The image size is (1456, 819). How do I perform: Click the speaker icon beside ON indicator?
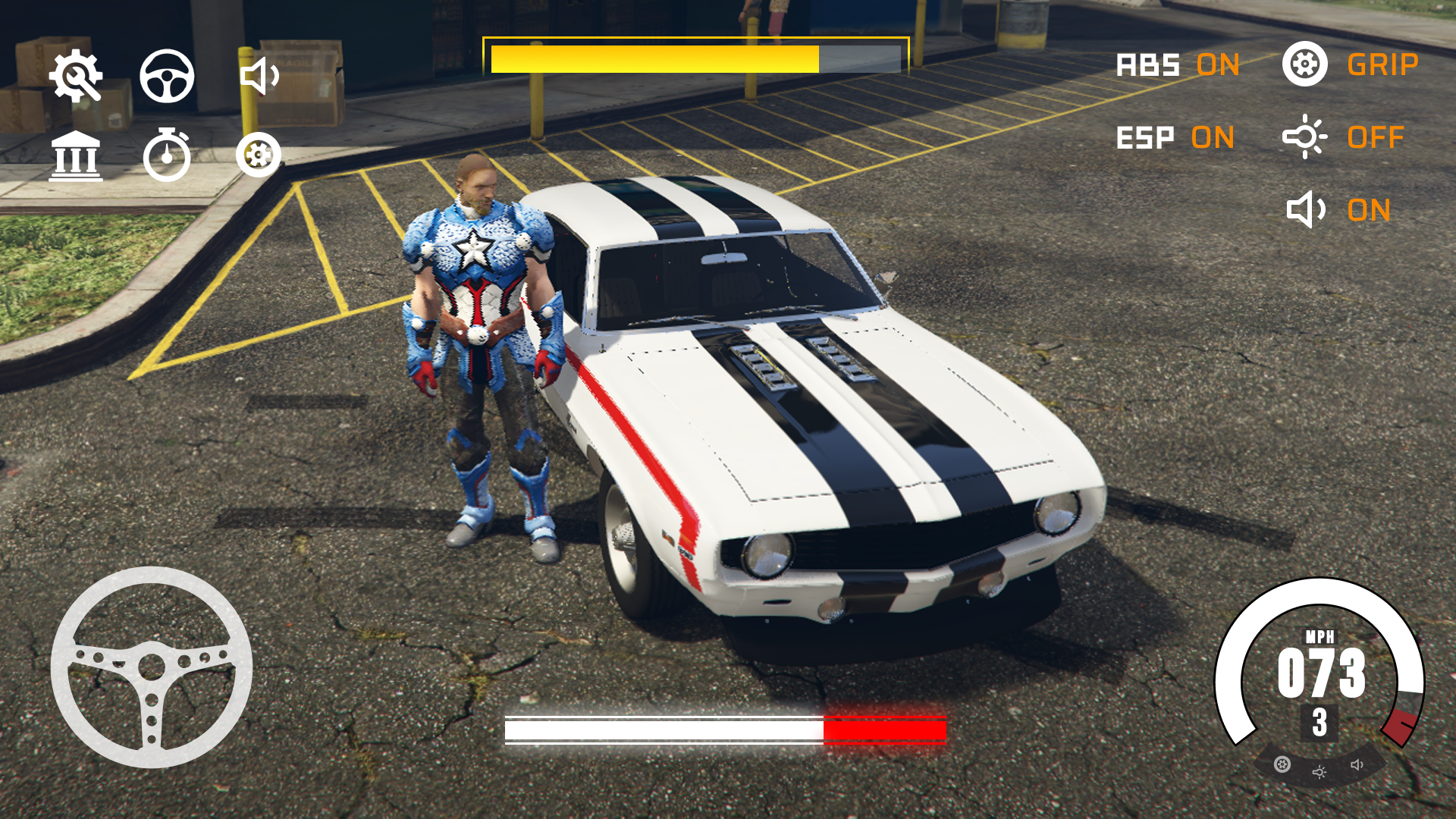[x=1306, y=209]
